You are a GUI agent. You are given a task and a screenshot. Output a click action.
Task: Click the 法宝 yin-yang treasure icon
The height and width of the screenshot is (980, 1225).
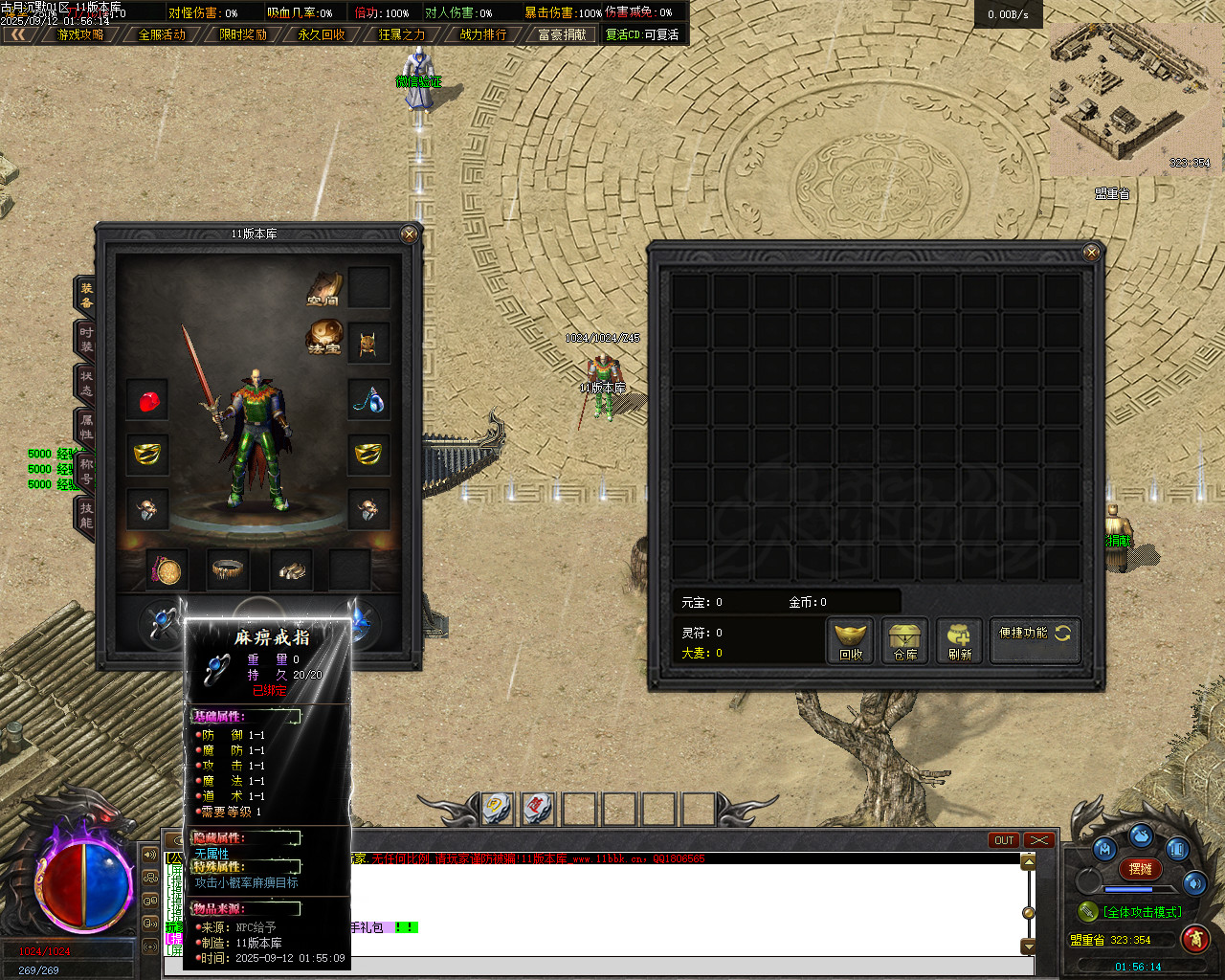[325, 338]
